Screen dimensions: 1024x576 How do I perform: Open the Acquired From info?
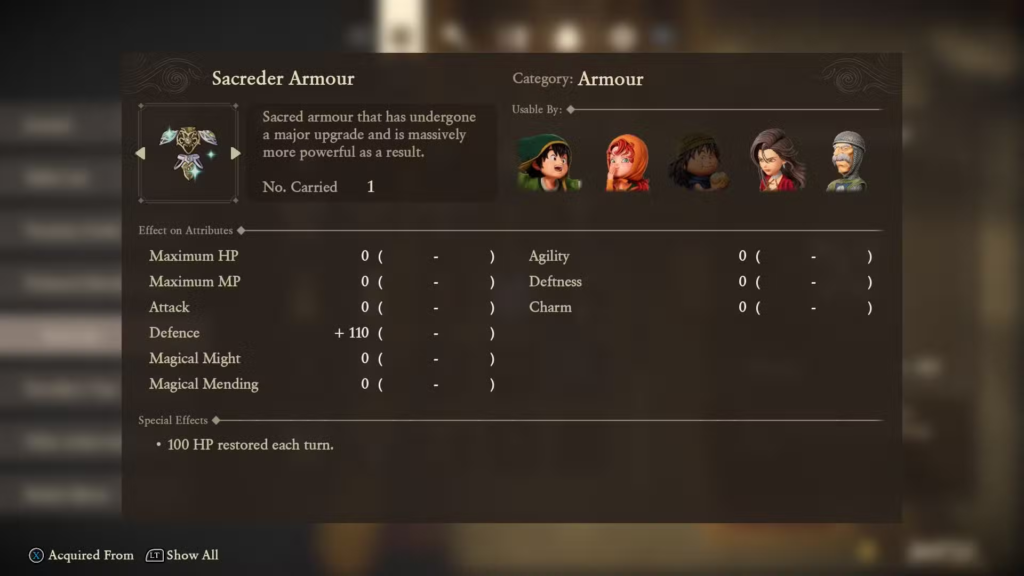[80, 555]
